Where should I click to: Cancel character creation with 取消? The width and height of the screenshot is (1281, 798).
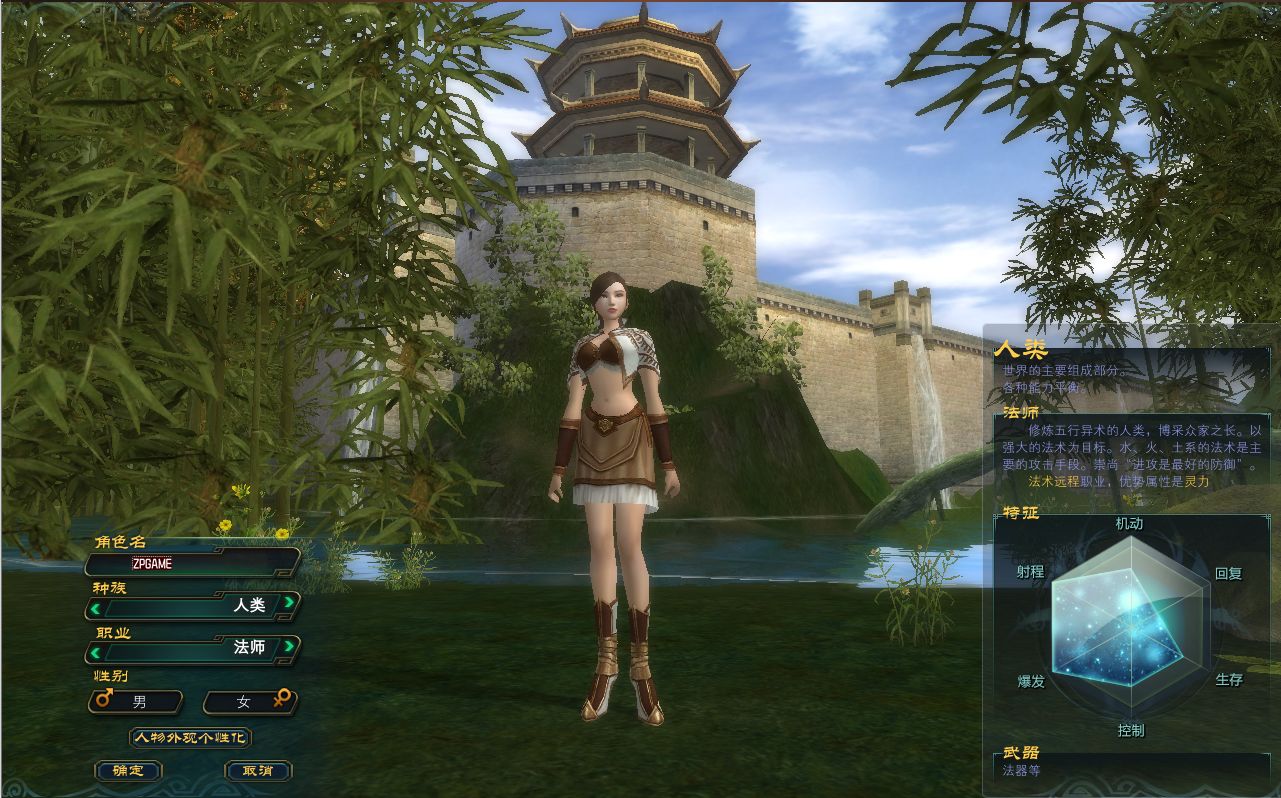[x=258, y=771]
